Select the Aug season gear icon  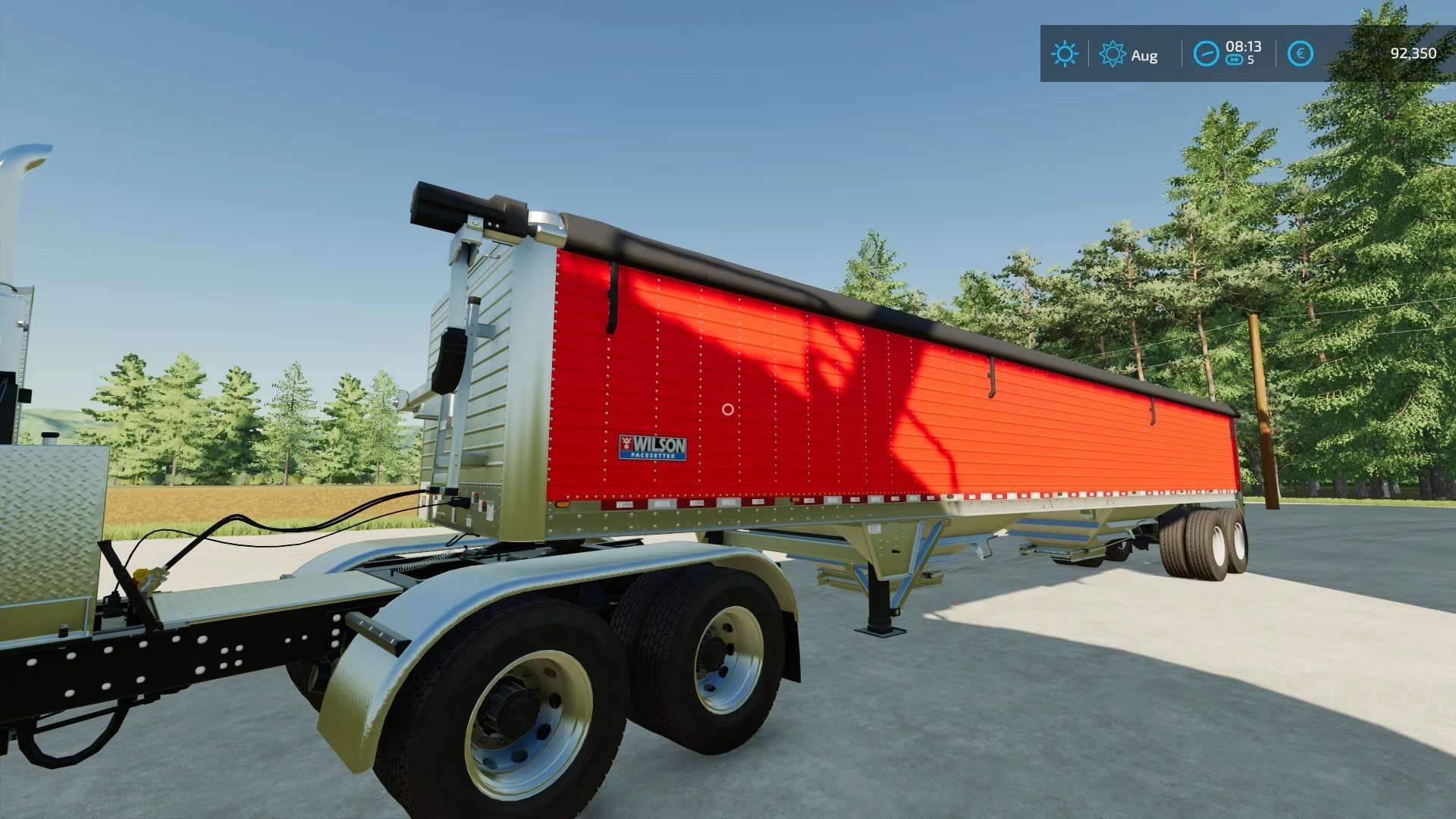[x=1112, y=54]
